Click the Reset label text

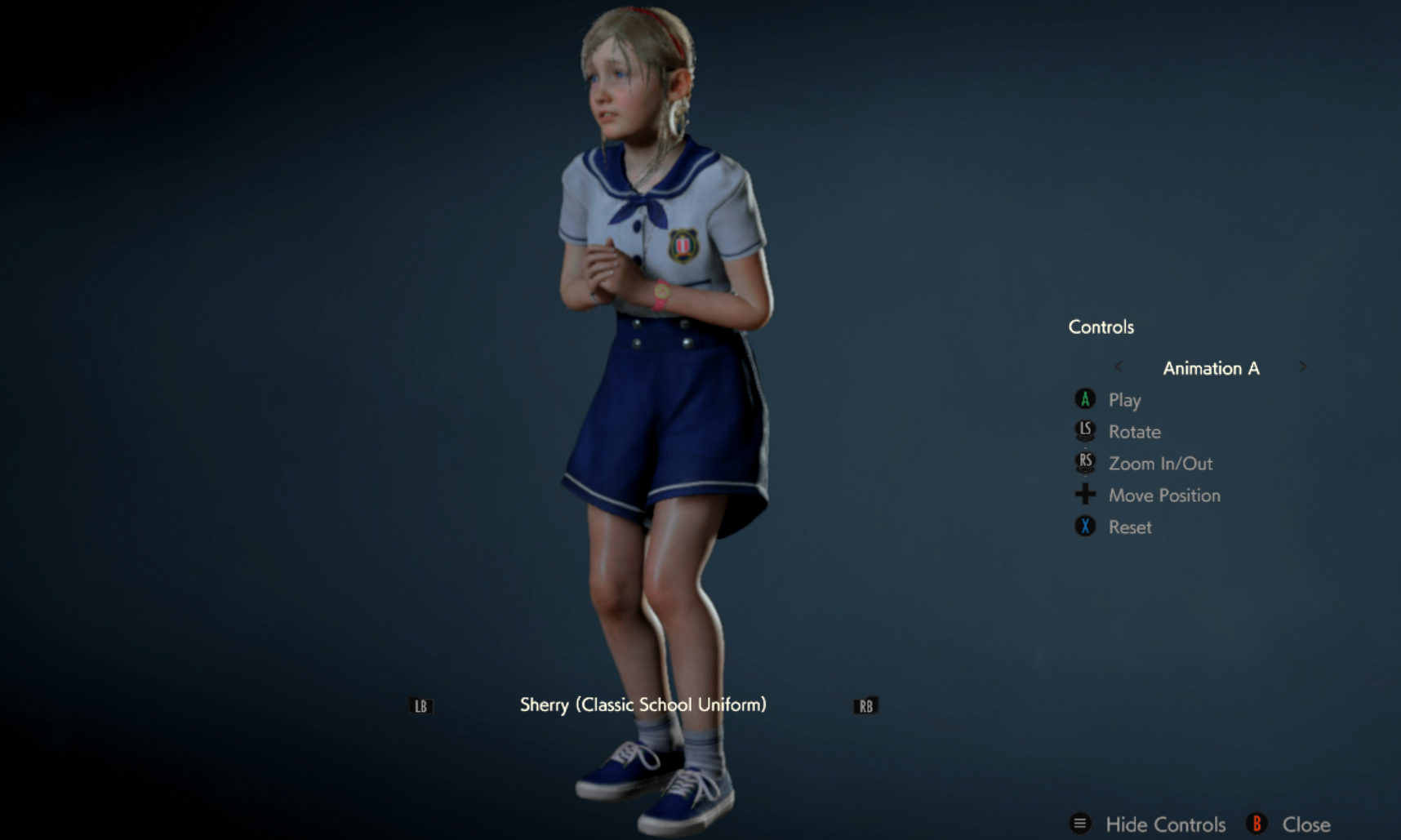coord(1130,527)
